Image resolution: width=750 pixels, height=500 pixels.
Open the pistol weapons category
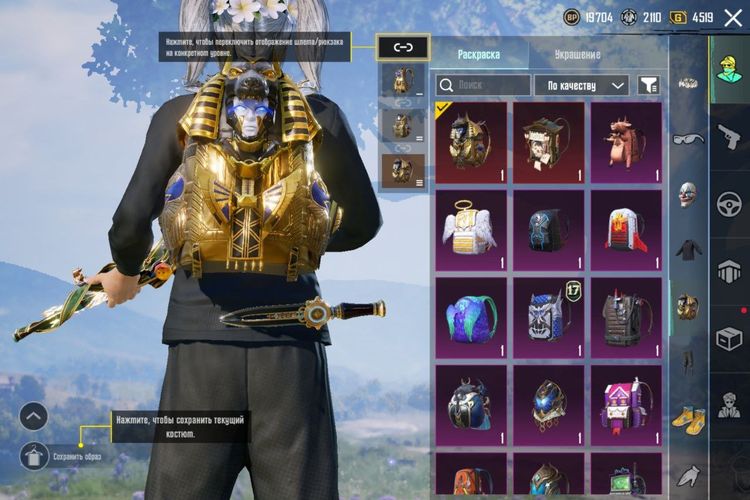pyautogui.click(x=728, y=136)
